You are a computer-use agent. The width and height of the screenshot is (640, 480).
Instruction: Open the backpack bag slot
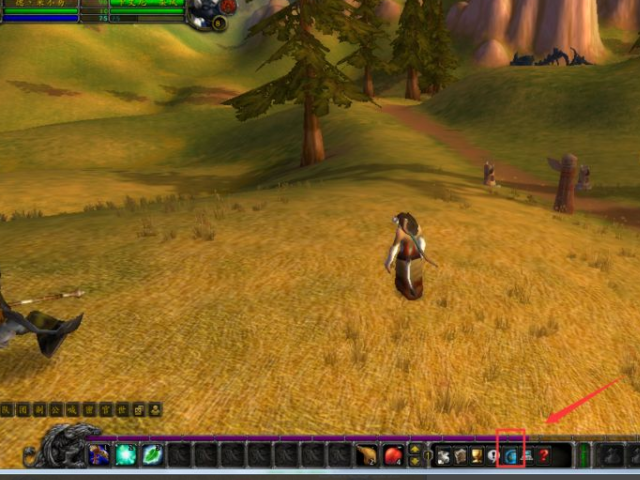tap(609, 456)
